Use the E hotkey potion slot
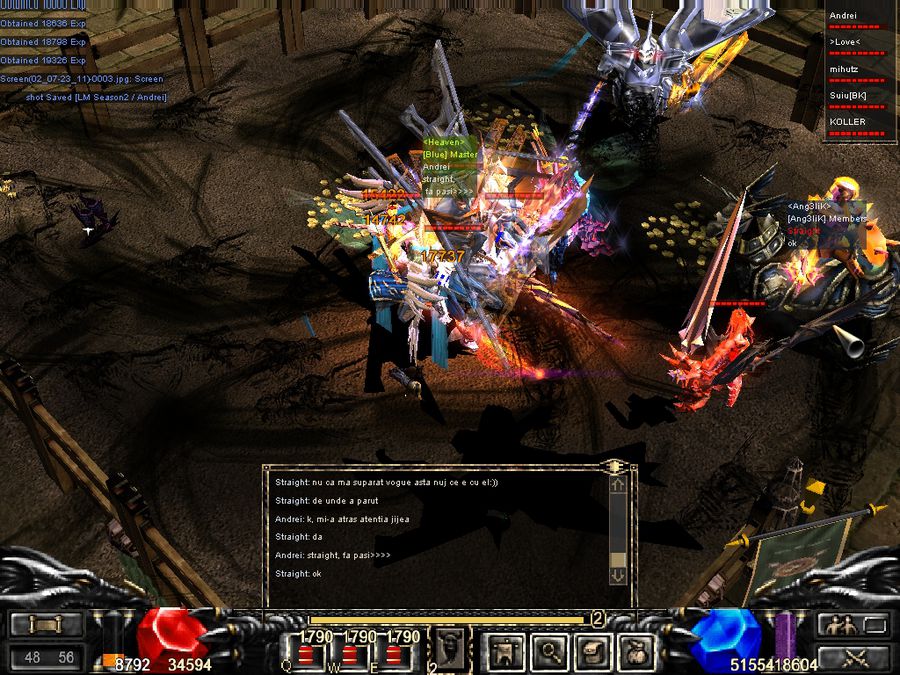The image size is (900, 675). point(393,655)
